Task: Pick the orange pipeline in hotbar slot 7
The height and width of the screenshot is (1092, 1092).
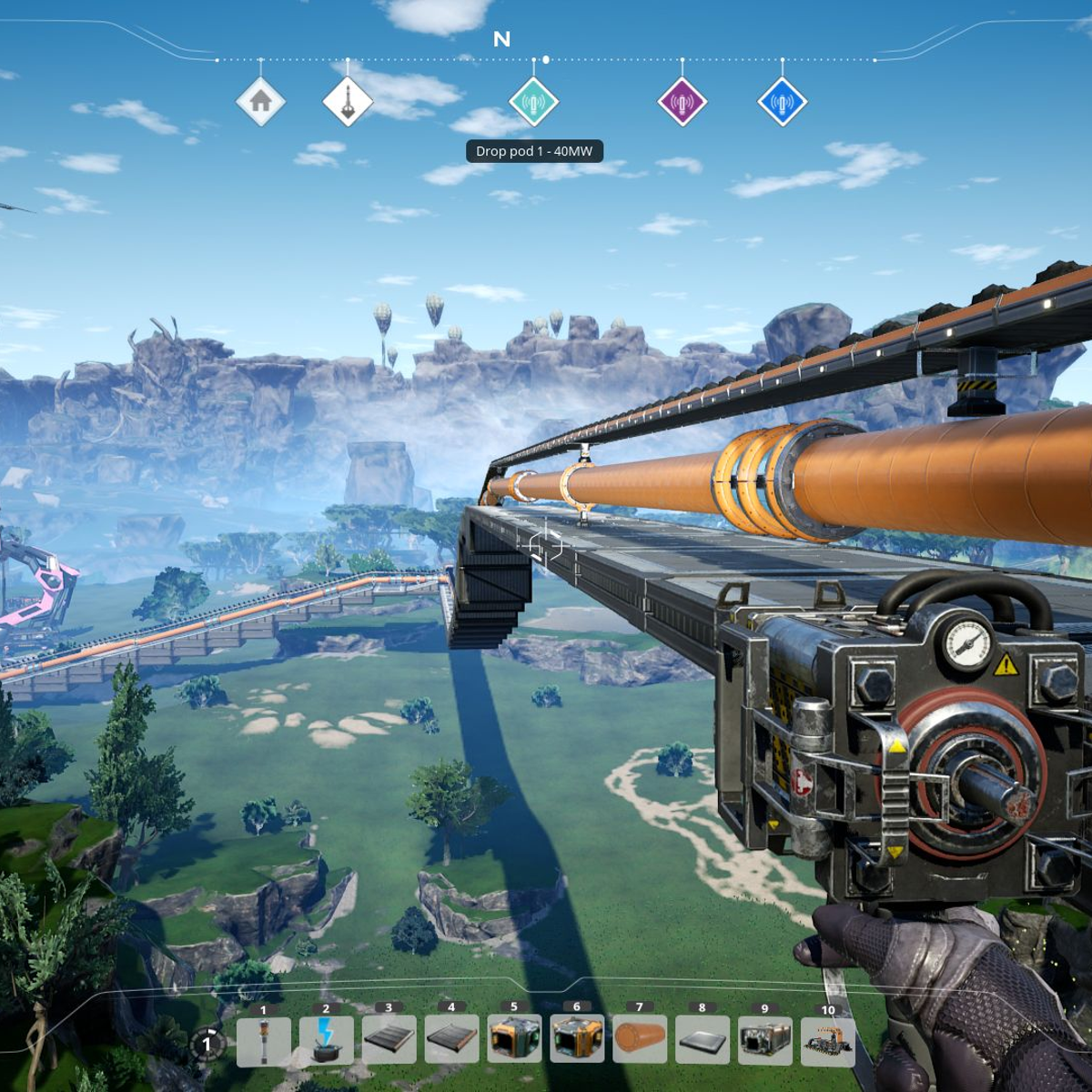Action: pos(640,1039)
